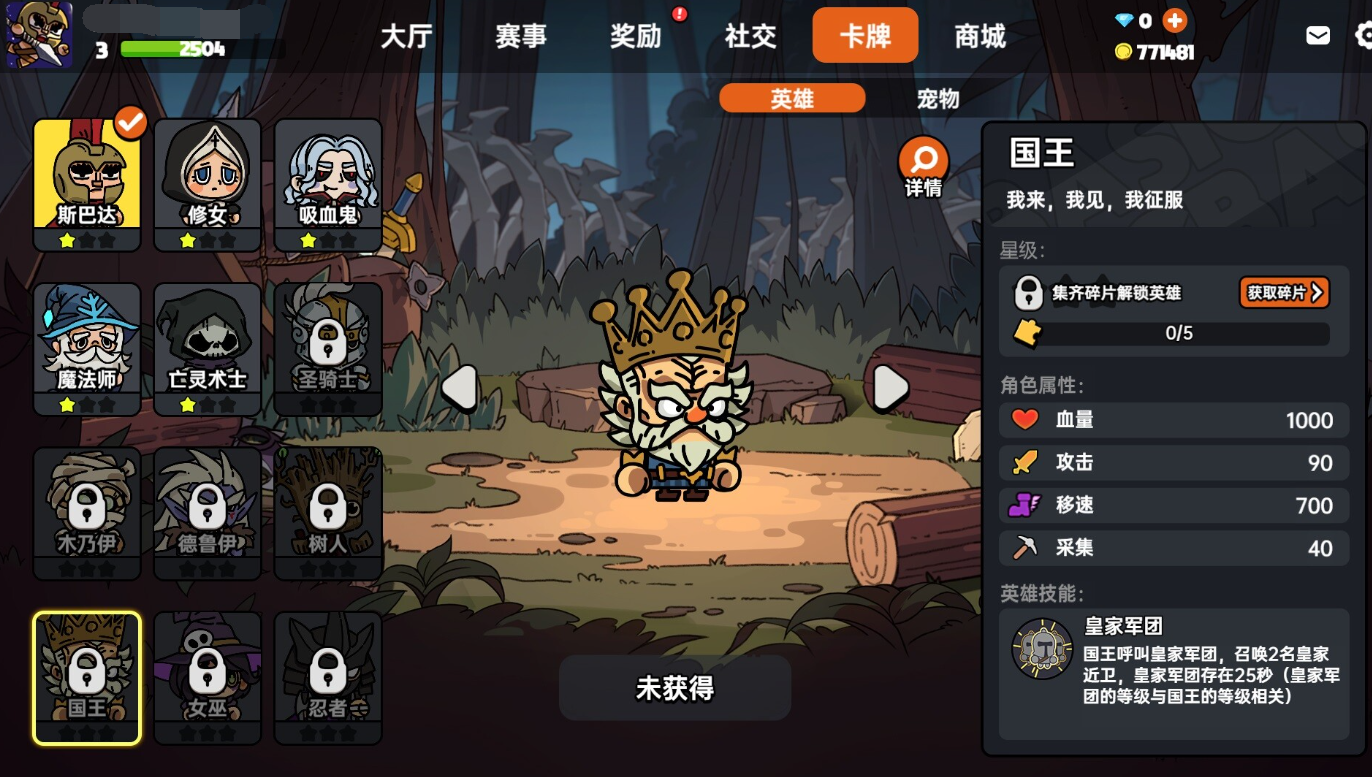Viewport: 1372px width, 777px height.
Task: Open the player avatar profile
Action: [38, 33]
